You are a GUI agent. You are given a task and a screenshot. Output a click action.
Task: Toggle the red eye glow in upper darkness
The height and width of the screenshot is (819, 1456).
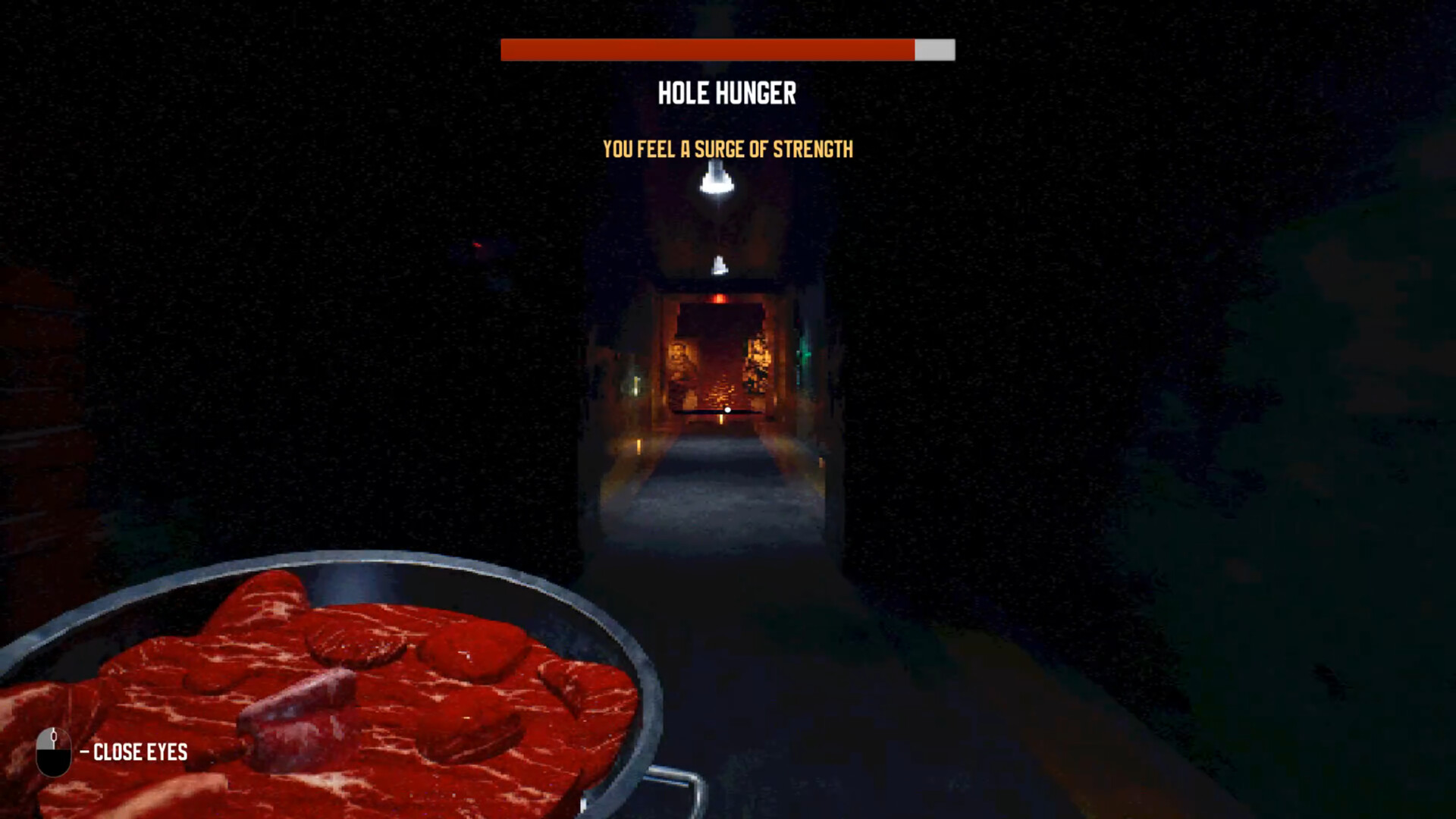478,244
